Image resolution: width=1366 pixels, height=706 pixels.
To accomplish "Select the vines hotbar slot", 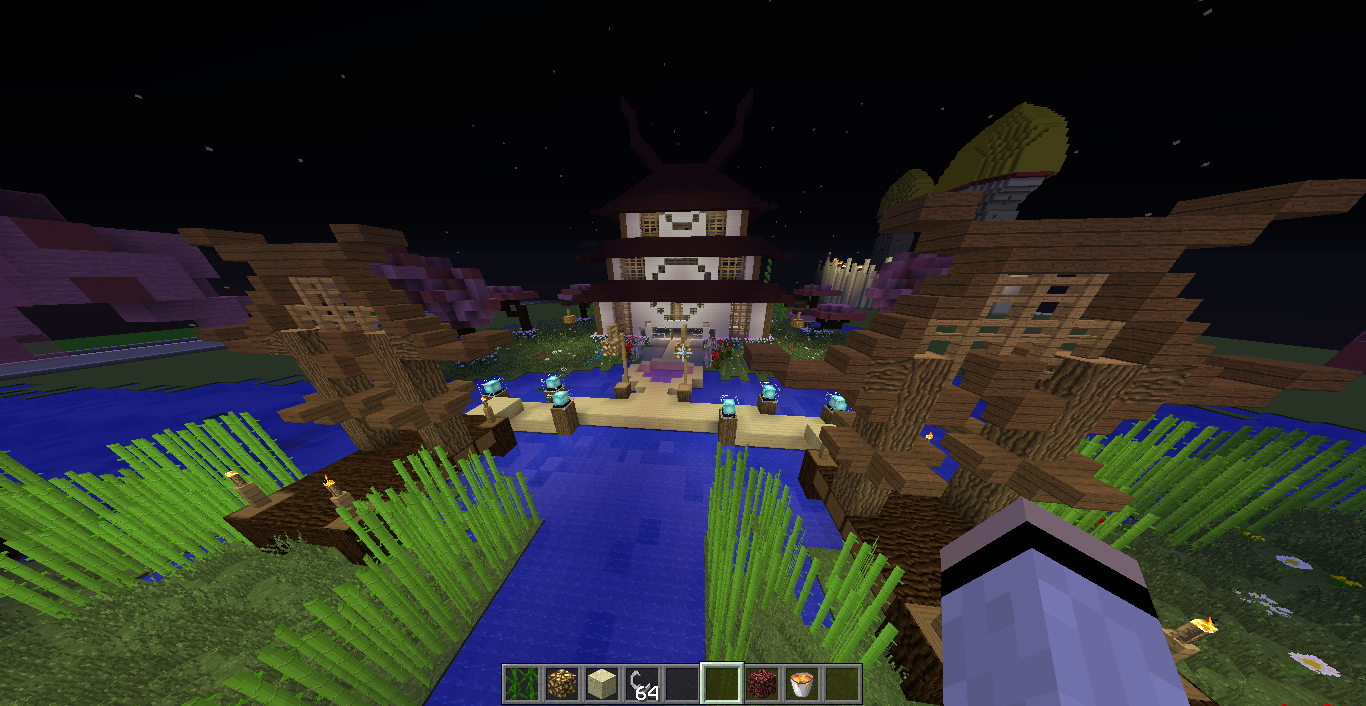I will (x=521, y=684).
